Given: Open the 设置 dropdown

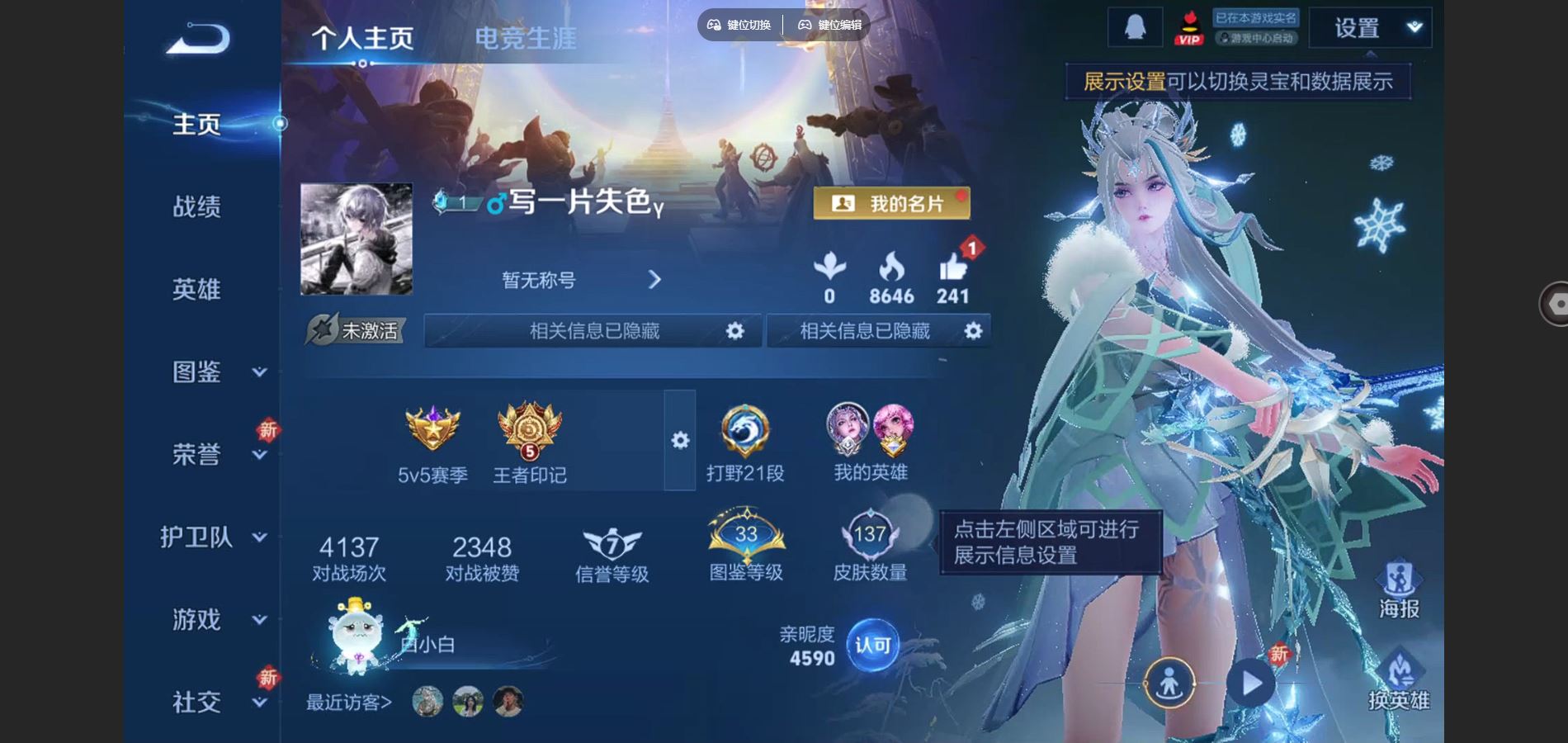Looking at the screenshot, I should pos(1370,28).
